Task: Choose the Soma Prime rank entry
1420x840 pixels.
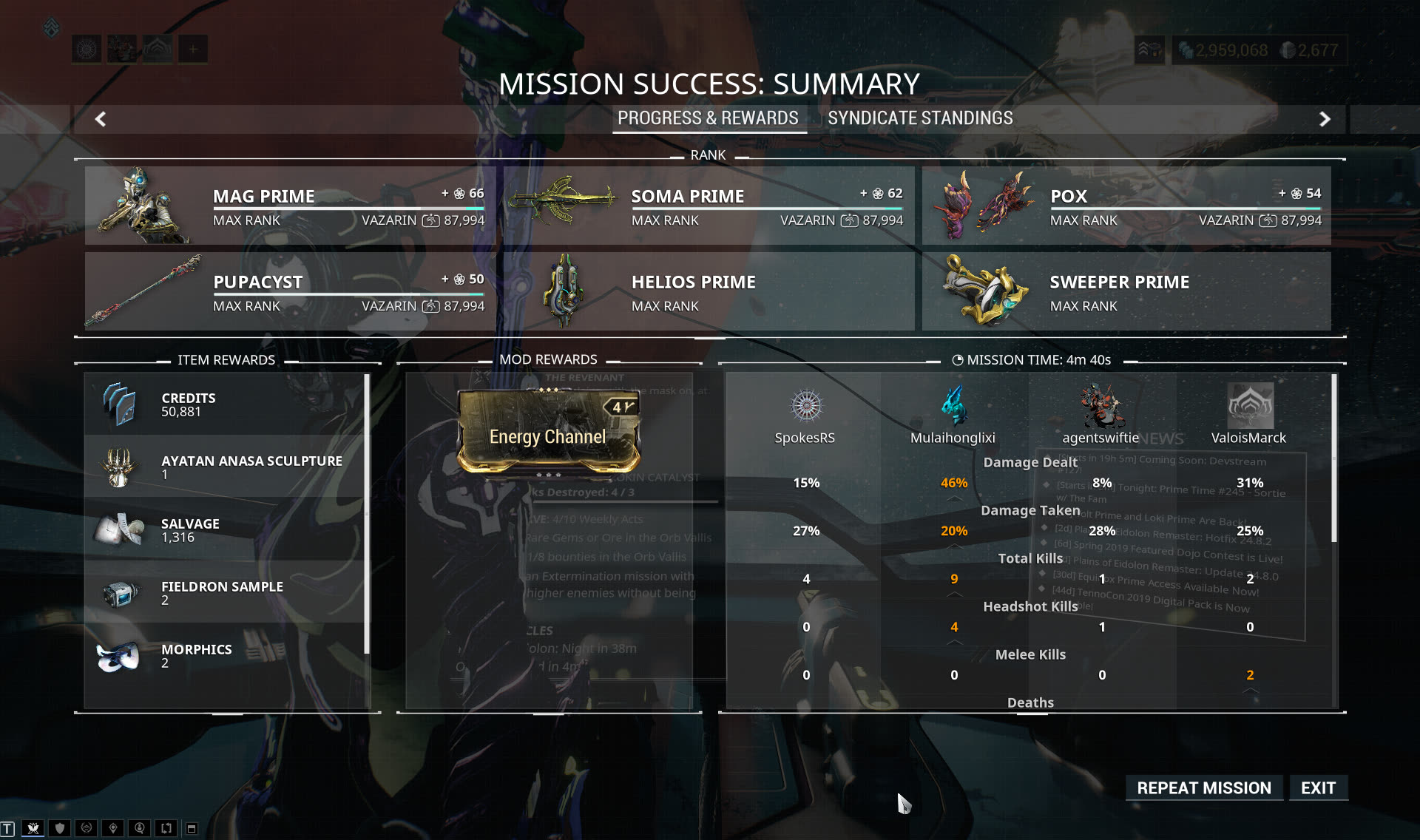Action: (x=709, y=206)
